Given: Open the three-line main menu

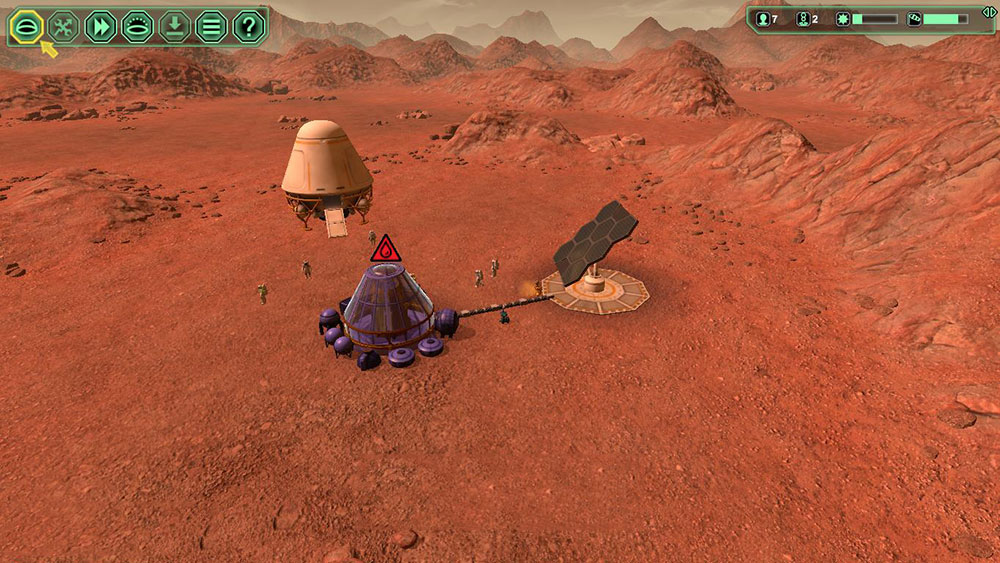Looking at the screenshot, I should pos(211,26).
